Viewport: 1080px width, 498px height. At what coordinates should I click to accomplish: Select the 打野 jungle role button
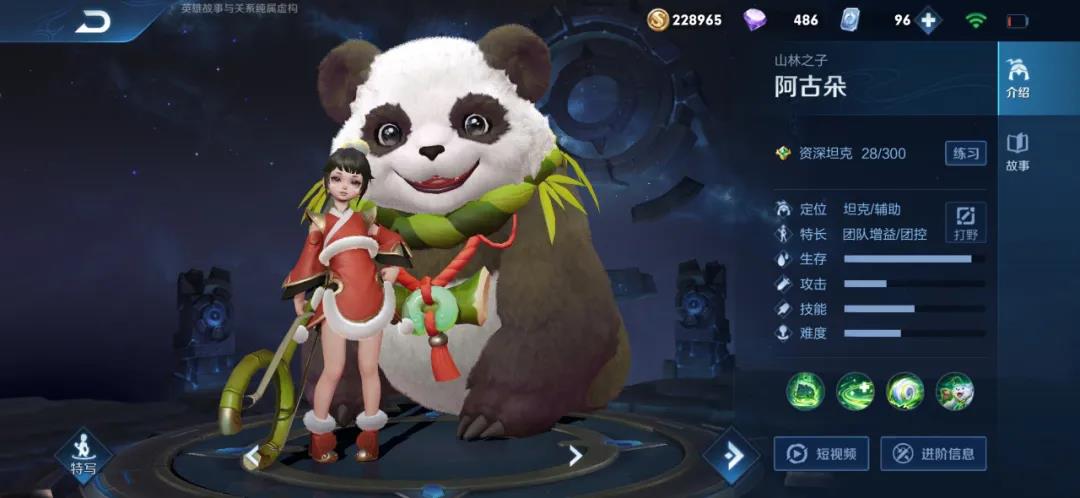(965, 222)
